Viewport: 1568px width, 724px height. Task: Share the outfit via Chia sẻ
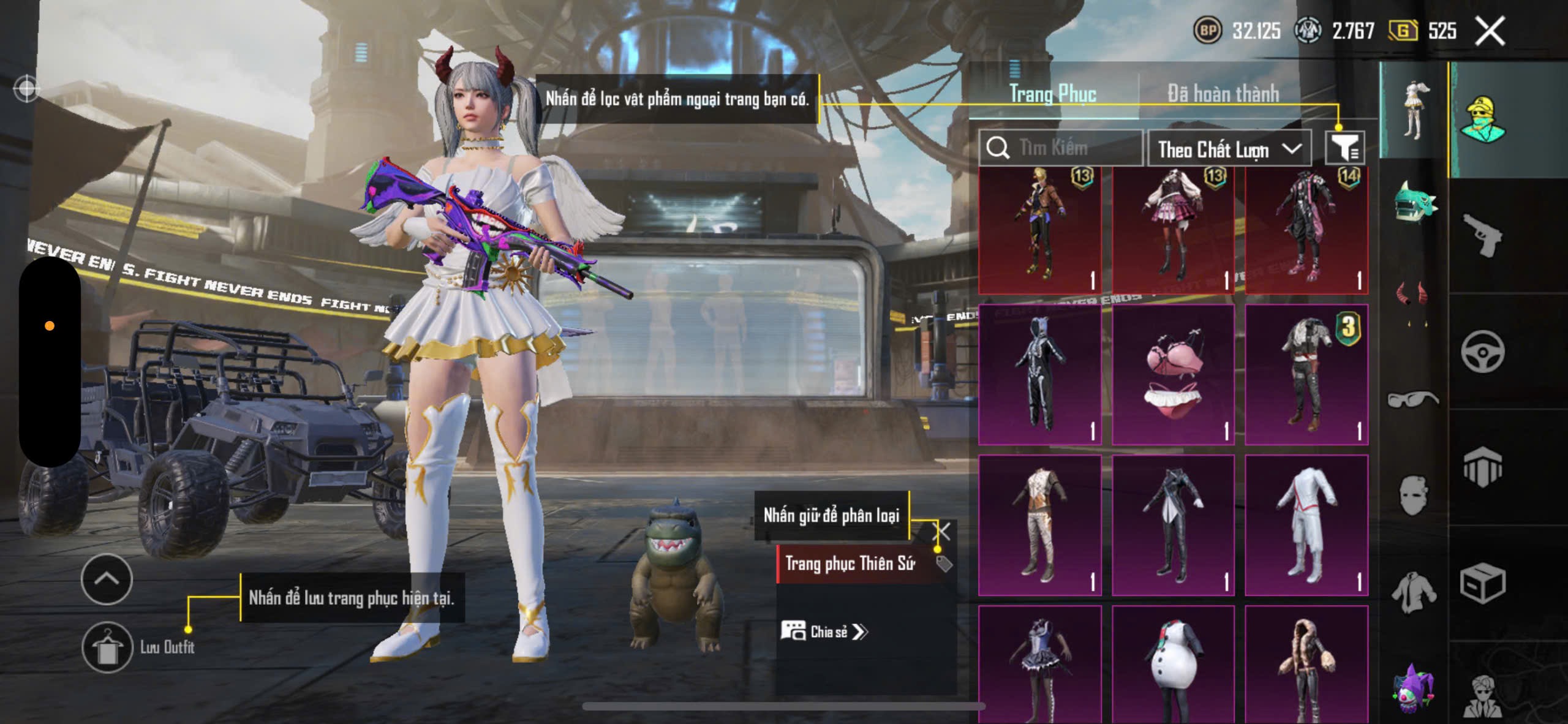pyautogui.click(x=825, y=632)
